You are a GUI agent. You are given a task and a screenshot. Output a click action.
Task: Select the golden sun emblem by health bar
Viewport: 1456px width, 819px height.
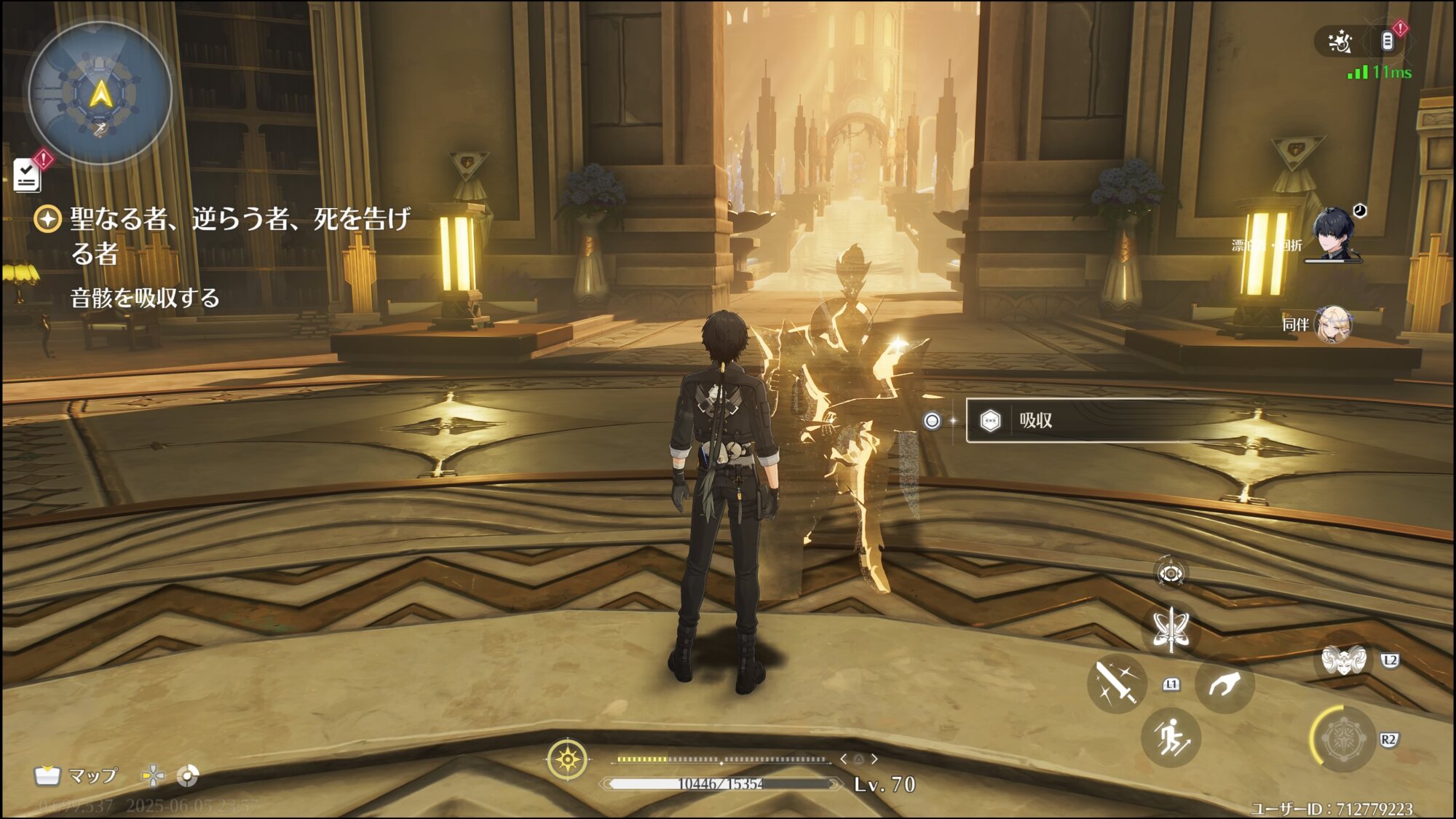click(567, 760)
